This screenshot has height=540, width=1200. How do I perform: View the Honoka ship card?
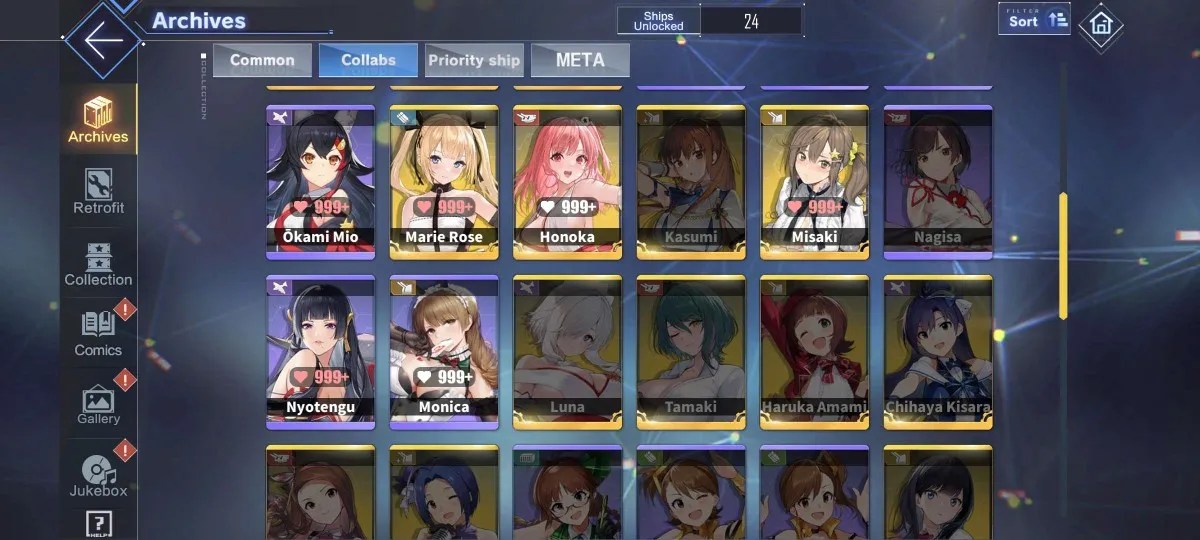(x=567, y=182)
